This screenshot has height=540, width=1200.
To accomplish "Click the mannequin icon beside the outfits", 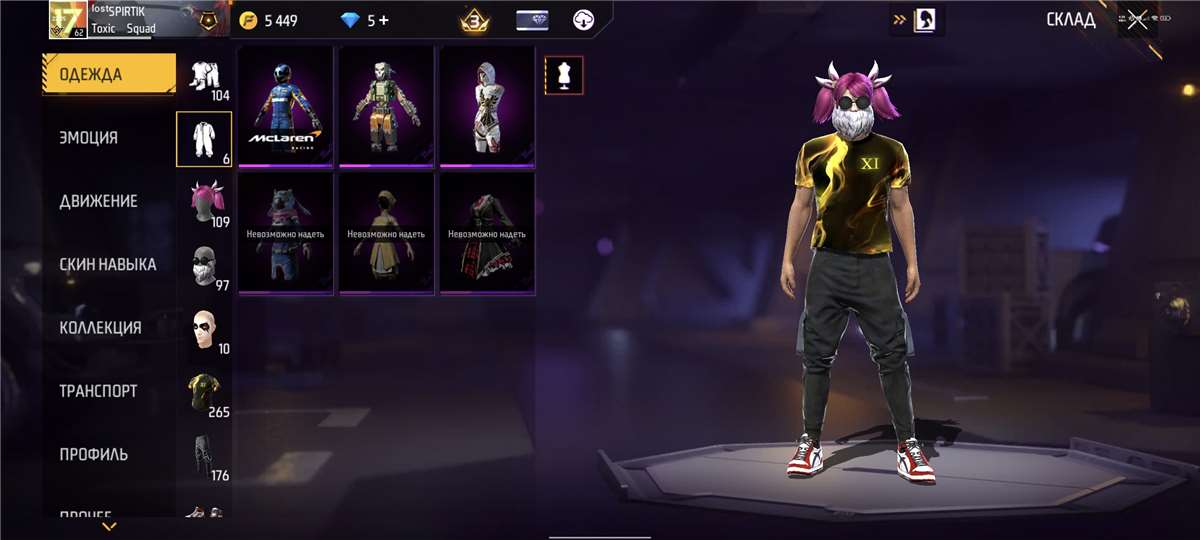I will pos(564,75).
